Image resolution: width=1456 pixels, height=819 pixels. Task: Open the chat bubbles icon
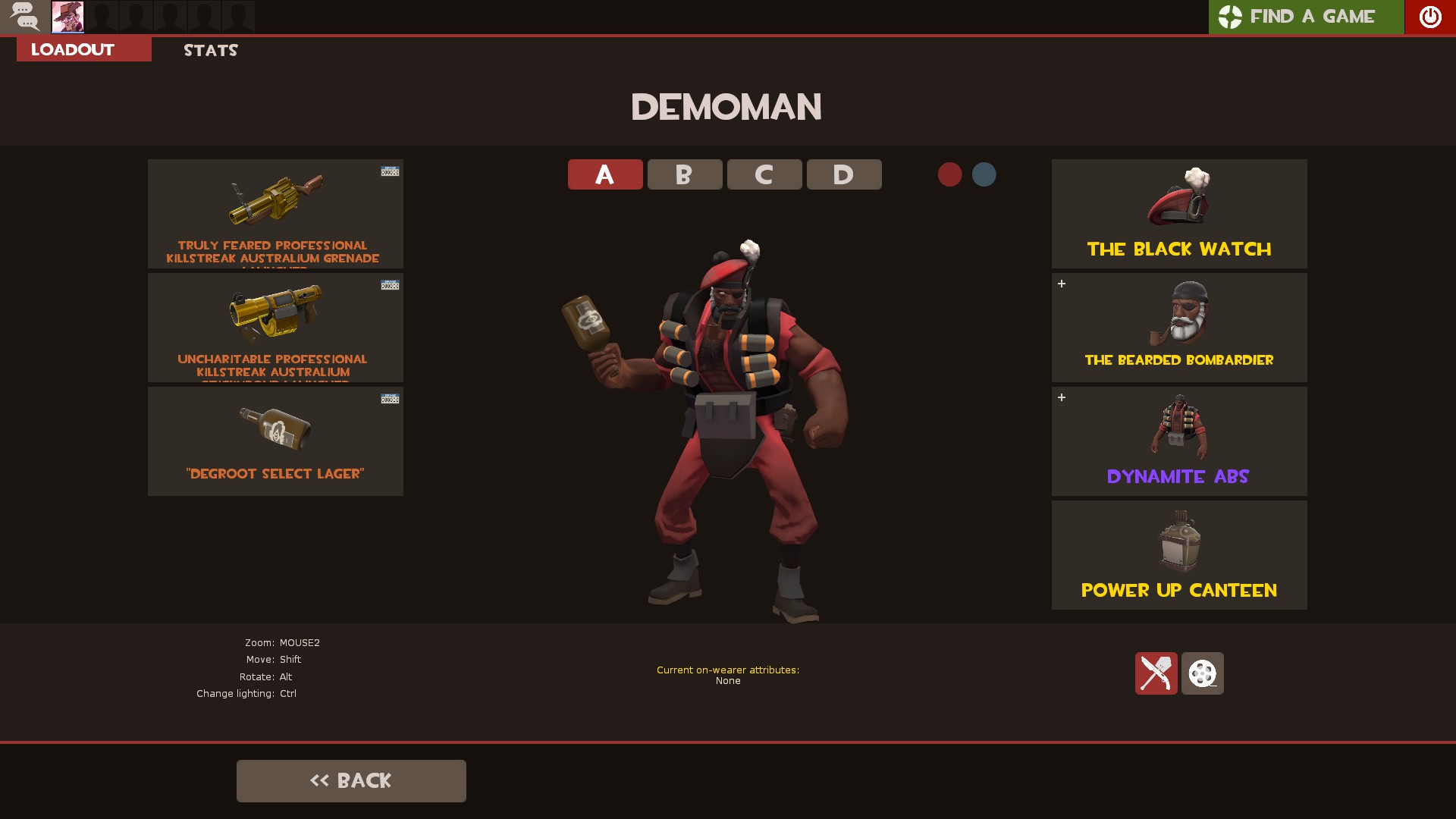[x=25, y=16]
